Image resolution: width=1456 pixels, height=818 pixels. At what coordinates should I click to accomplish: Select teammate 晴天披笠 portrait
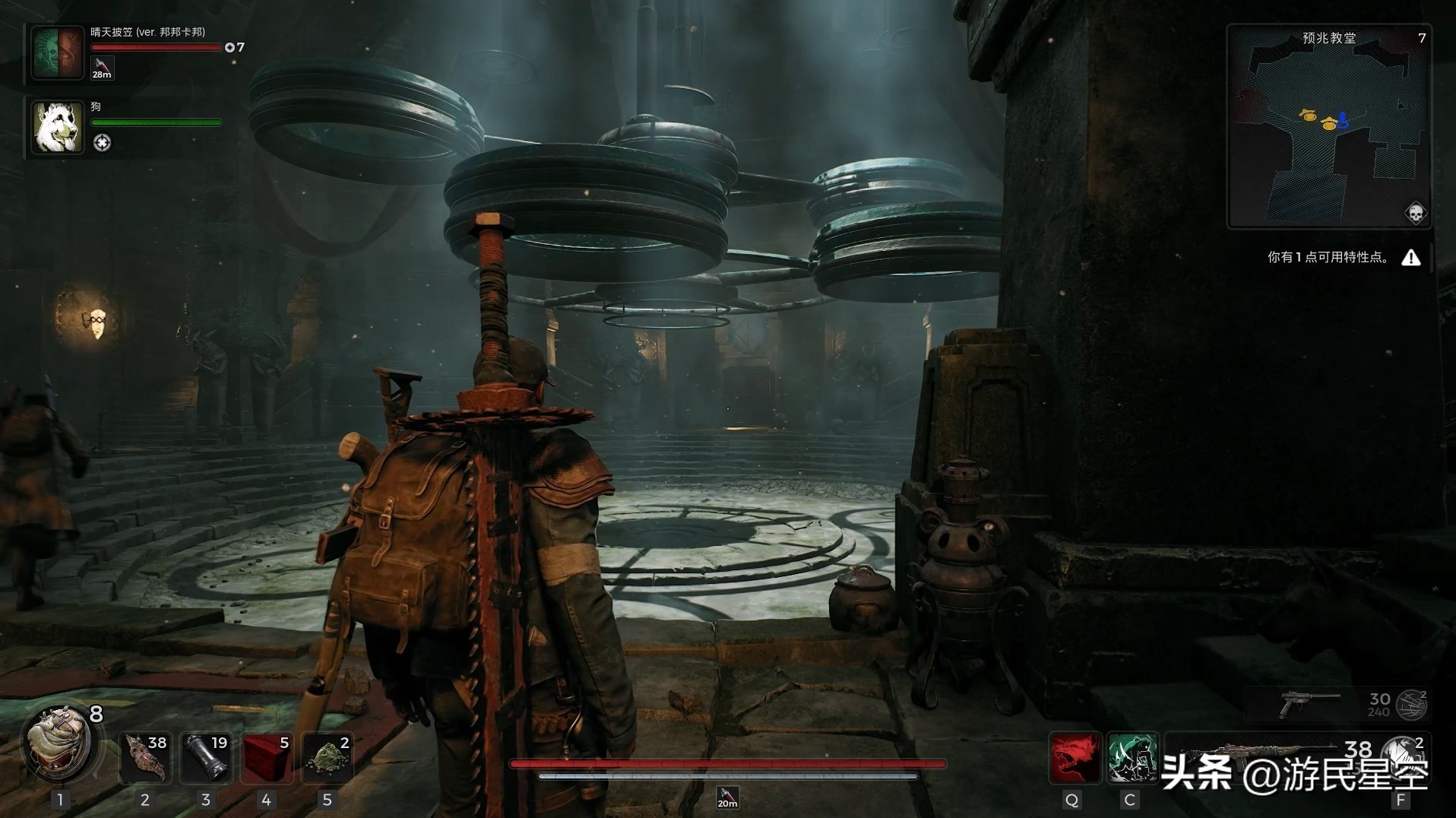(x=57, y=52)
